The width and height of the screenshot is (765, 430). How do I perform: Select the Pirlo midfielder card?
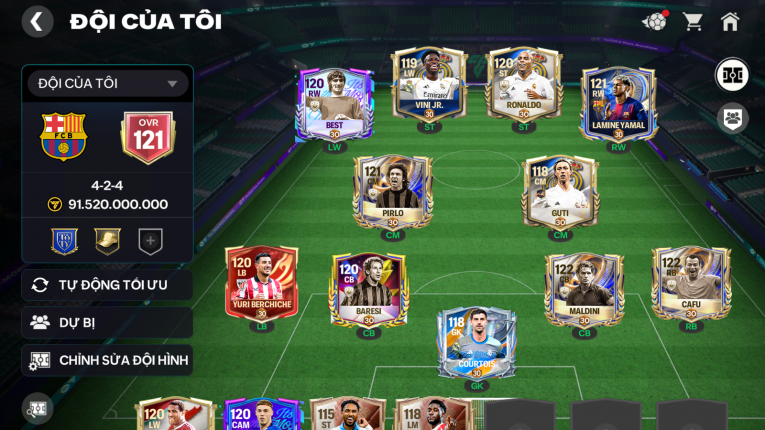click(x=392, y=192)
